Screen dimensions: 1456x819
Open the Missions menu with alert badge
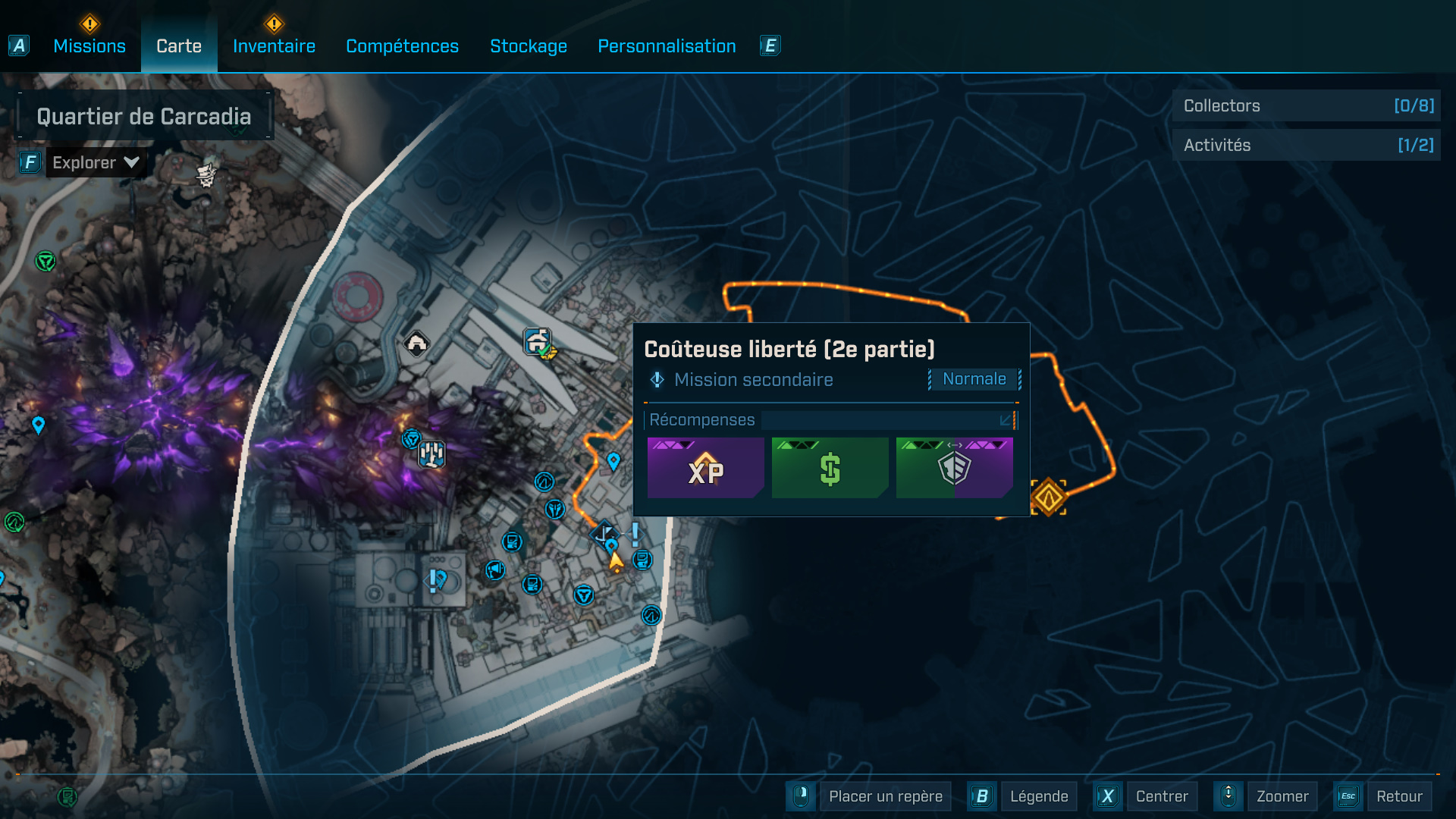(89, 45)
